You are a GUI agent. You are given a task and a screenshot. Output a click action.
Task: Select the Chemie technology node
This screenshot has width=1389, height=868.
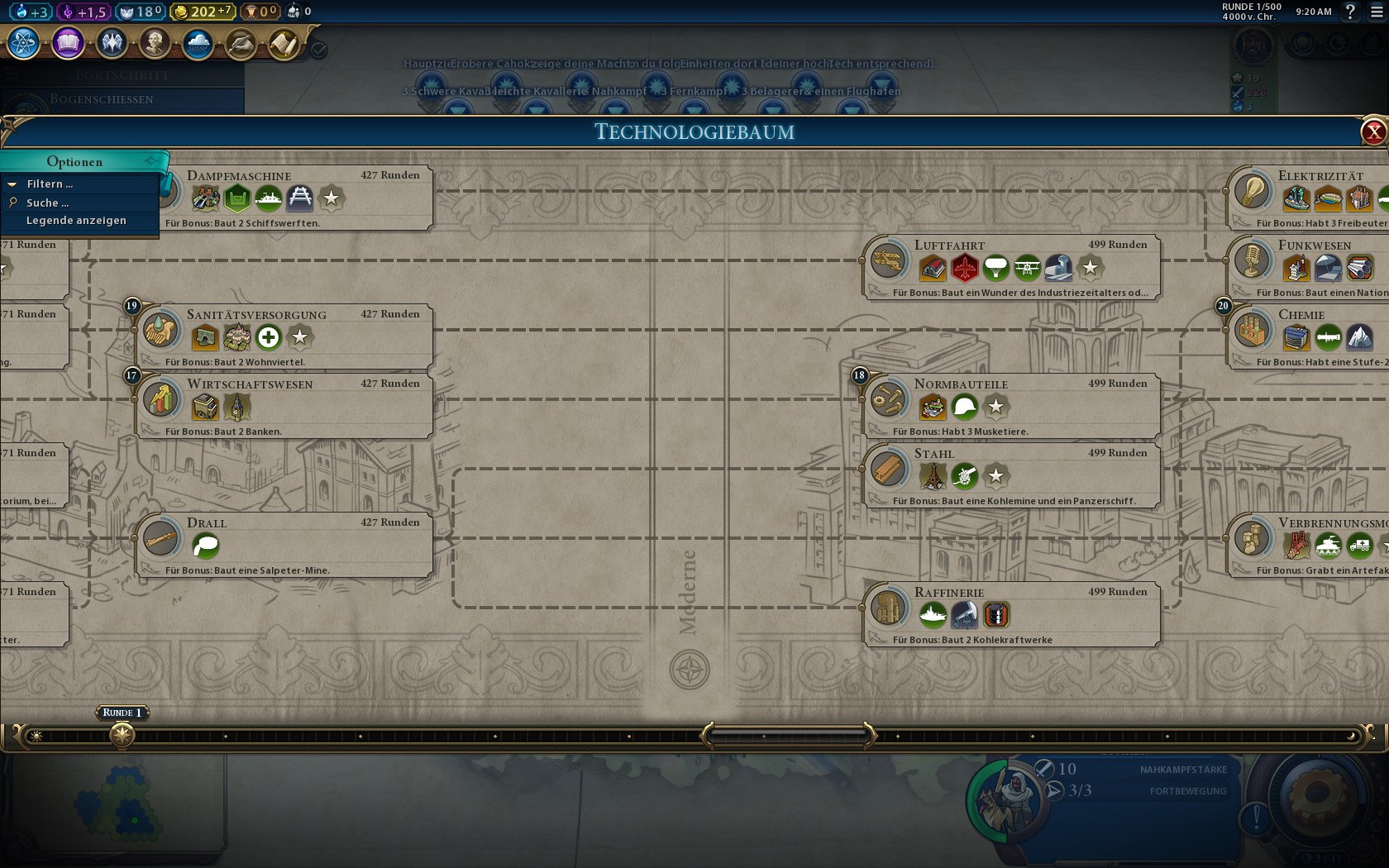[1301, 315]
